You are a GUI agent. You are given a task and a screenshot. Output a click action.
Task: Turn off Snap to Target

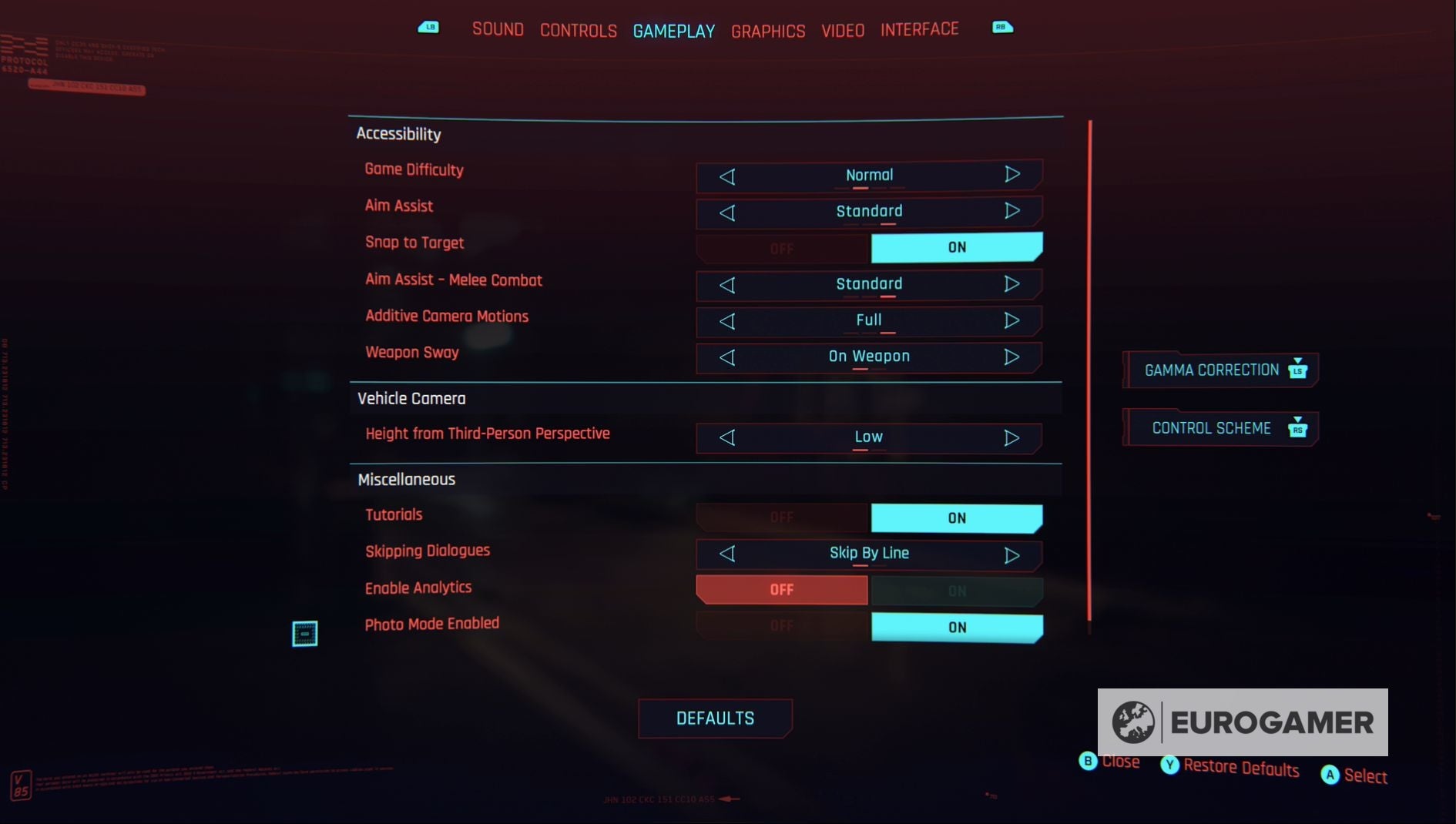[781, 248]
